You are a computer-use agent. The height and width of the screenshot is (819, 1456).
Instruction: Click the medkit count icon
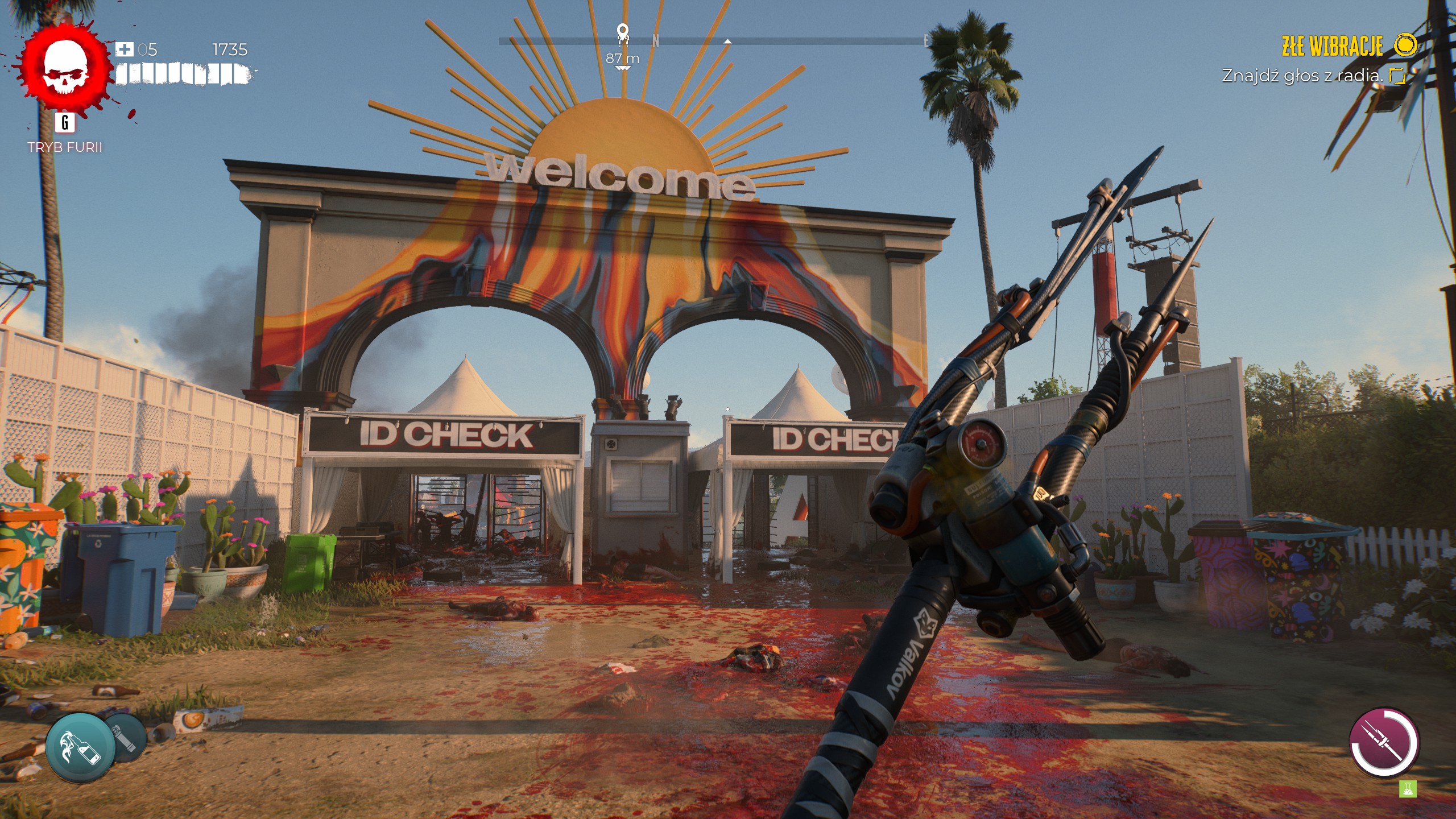tap(125, 49)
